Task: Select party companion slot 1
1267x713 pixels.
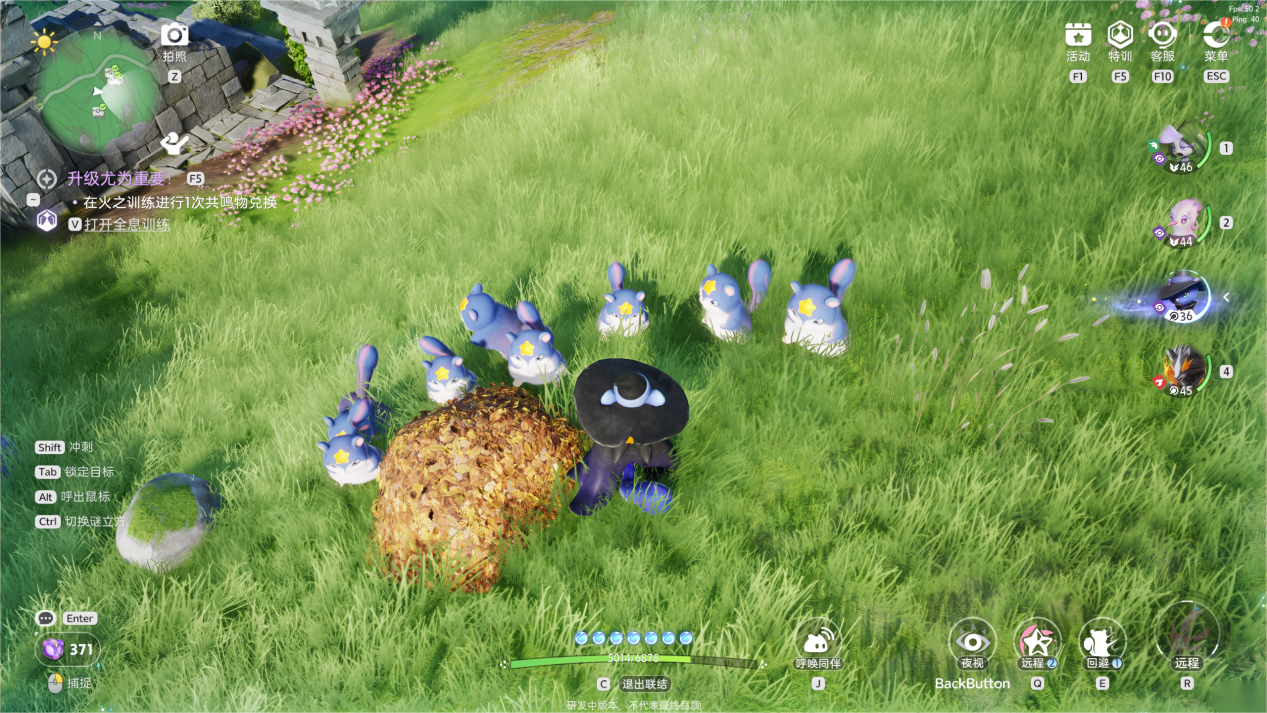Action: [1182, 148]
